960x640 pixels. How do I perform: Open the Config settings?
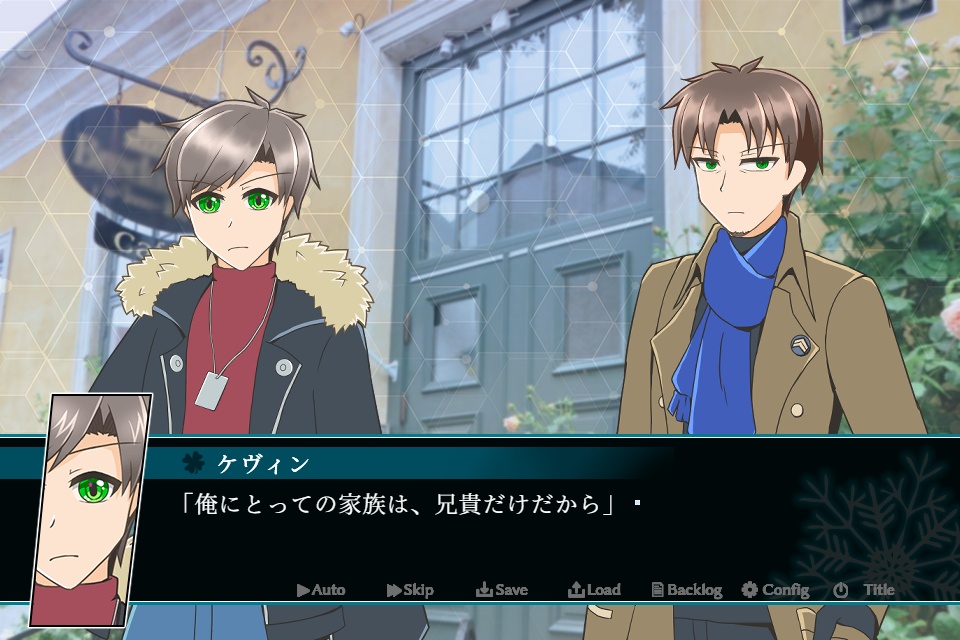[775, 590]
